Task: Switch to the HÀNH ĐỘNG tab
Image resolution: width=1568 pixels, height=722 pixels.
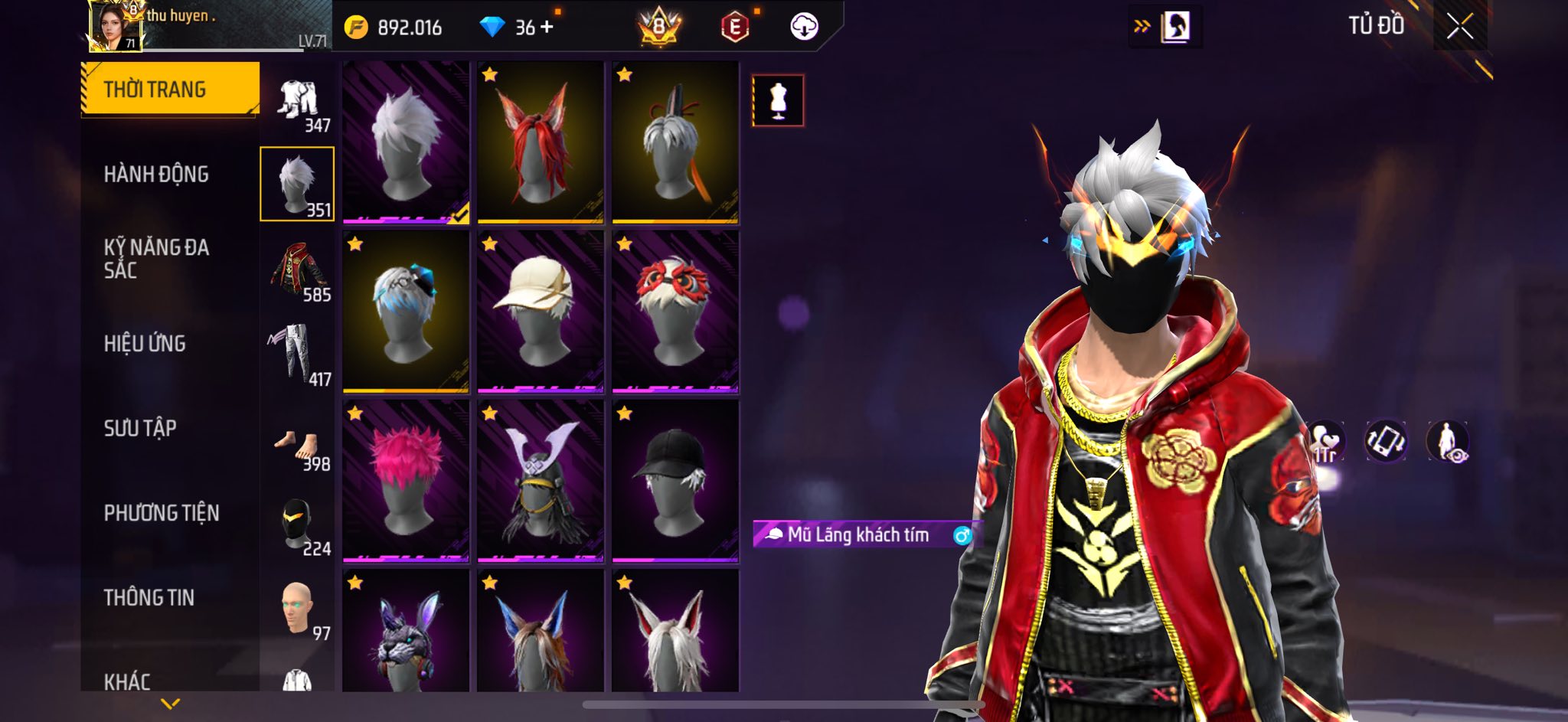Action: pyautogui.click(x=156, y=175)
